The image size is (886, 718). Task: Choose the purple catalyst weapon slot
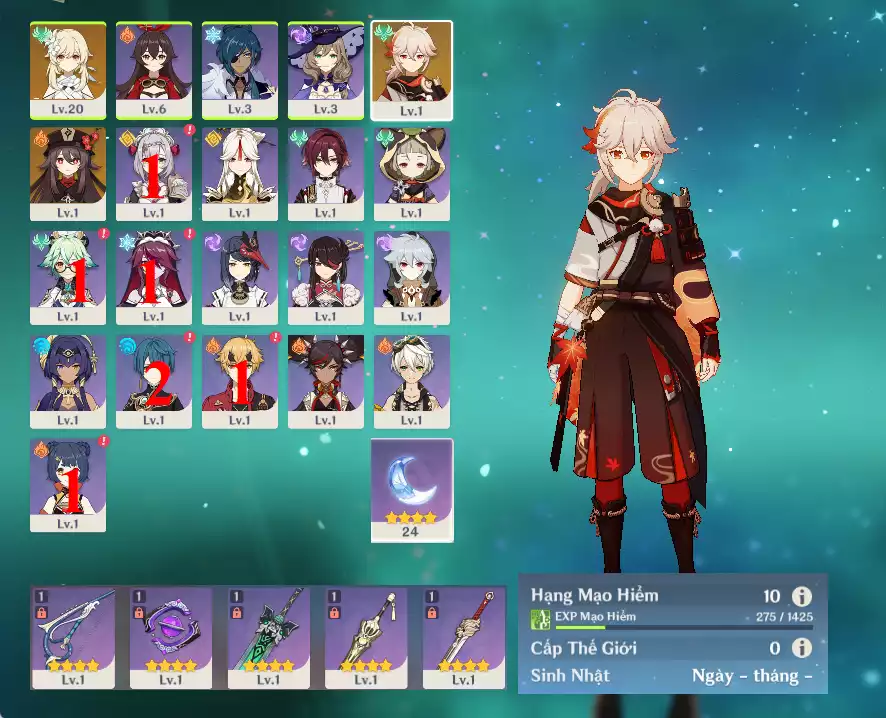[171, 637]
